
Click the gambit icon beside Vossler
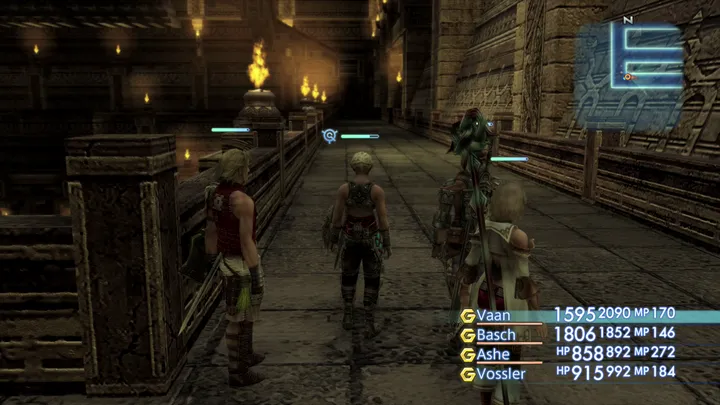click(466, 374)
